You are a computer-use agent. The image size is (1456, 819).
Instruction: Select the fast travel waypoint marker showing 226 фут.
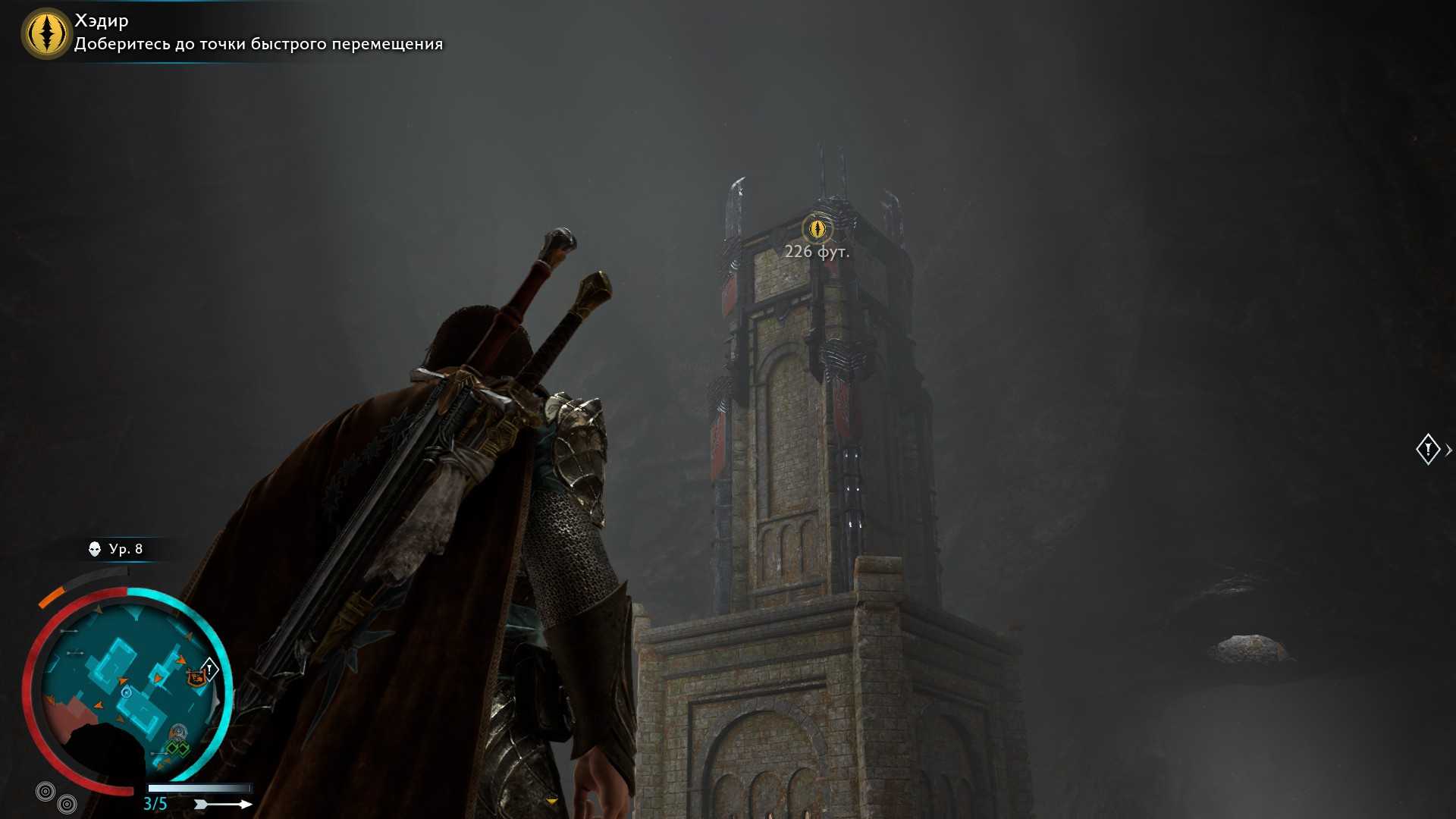tap(817, 227)
